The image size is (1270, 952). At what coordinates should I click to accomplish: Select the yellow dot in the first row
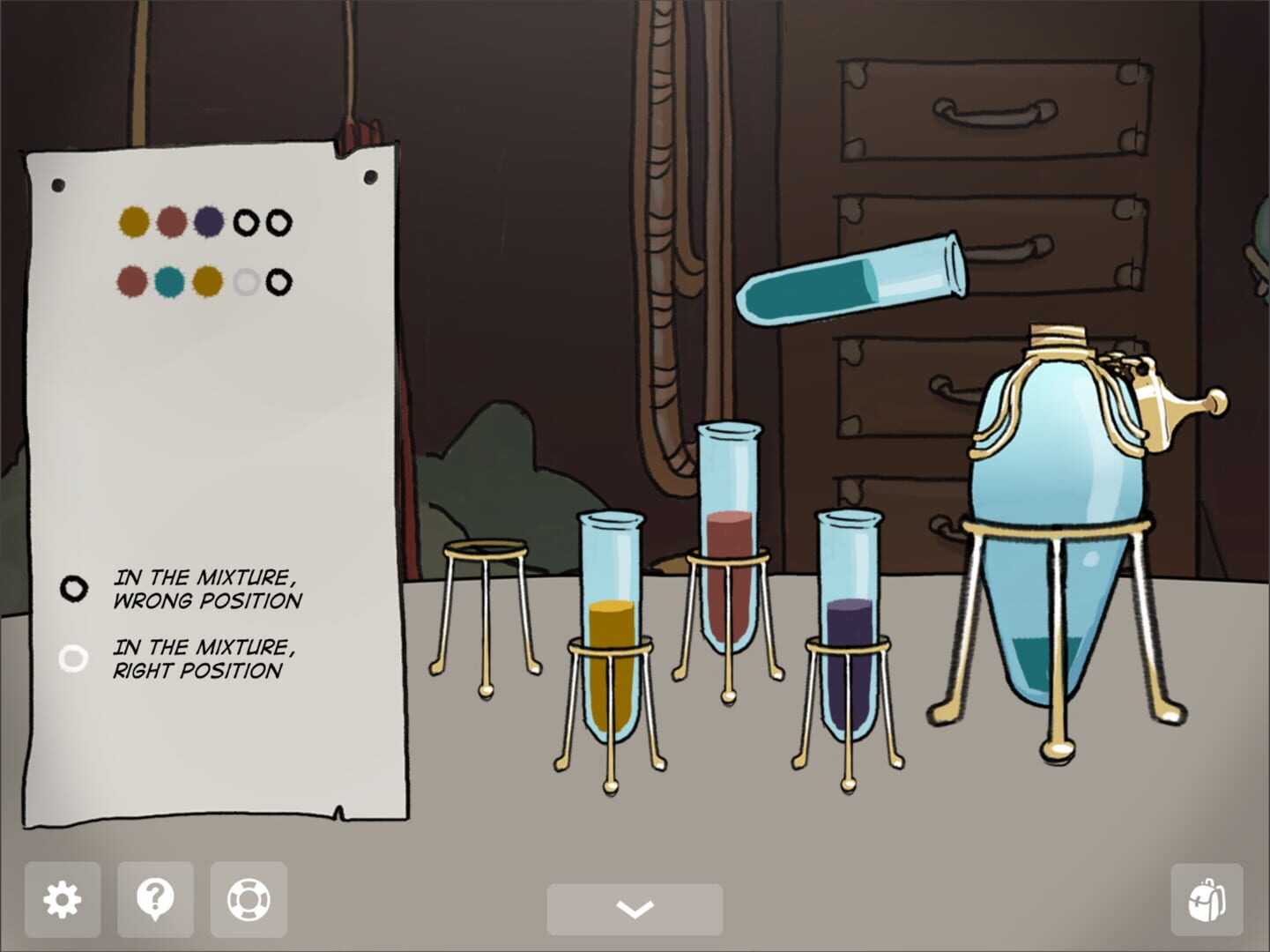(135, 221)
